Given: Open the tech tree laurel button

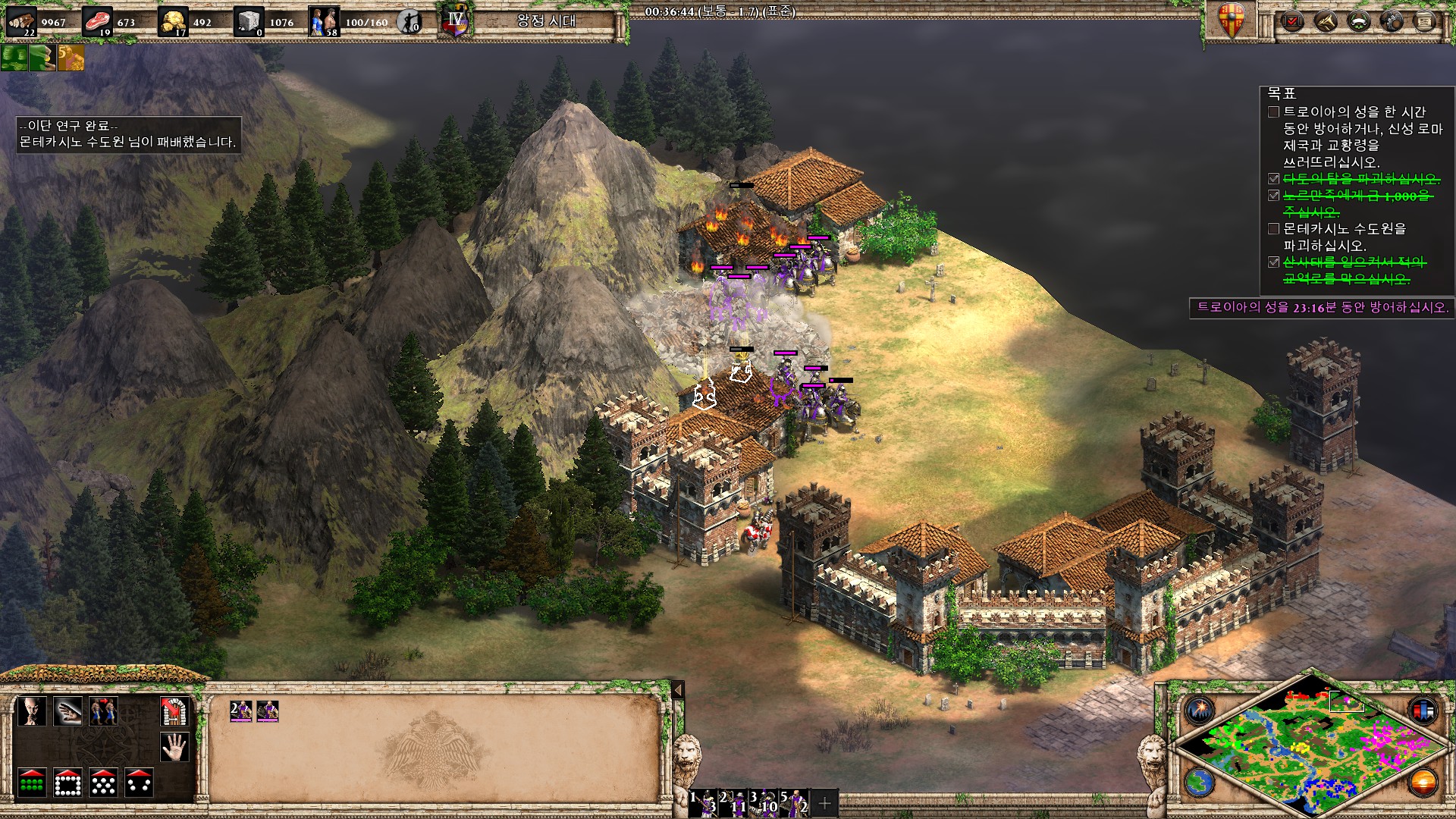Looking at the screenshot, I should [x=1359, y=21].
